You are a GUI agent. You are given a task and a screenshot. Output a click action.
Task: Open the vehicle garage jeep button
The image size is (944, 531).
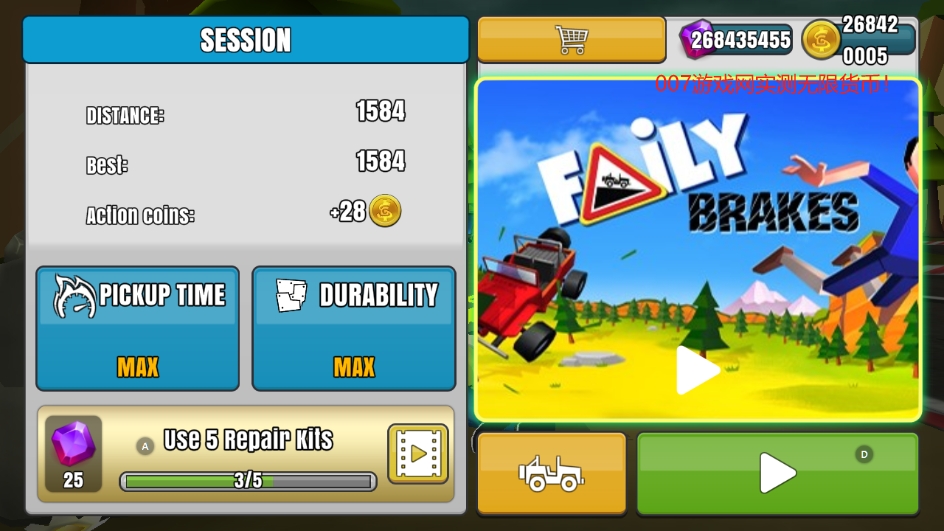click(551, 473)
